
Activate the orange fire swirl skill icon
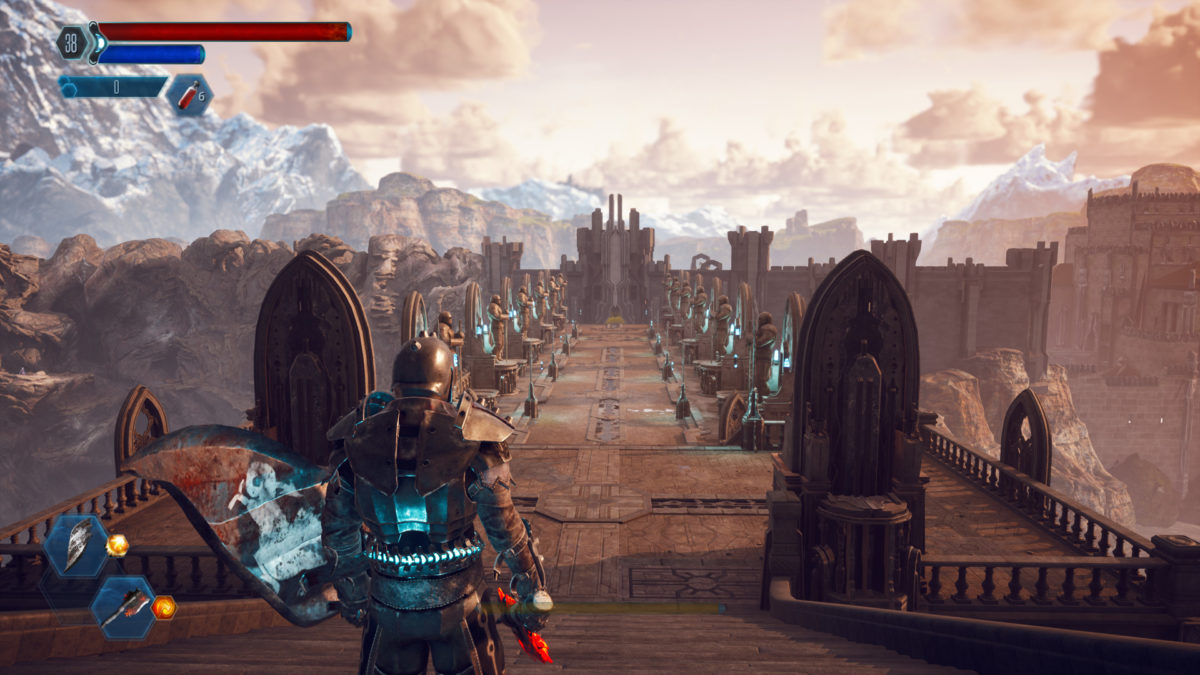(164, 607)
